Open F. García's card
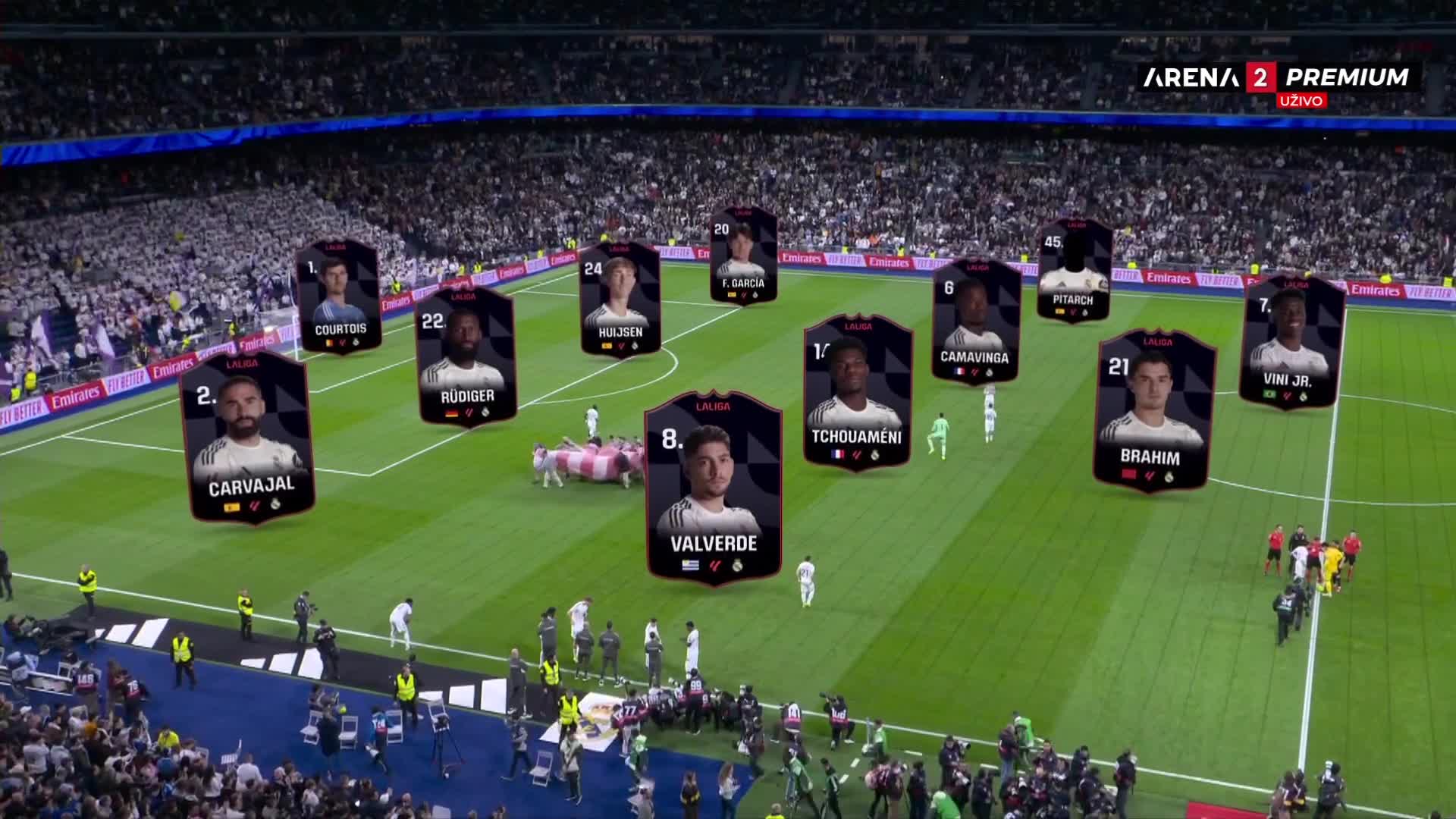1456x819 pixels. click(743, 256)
